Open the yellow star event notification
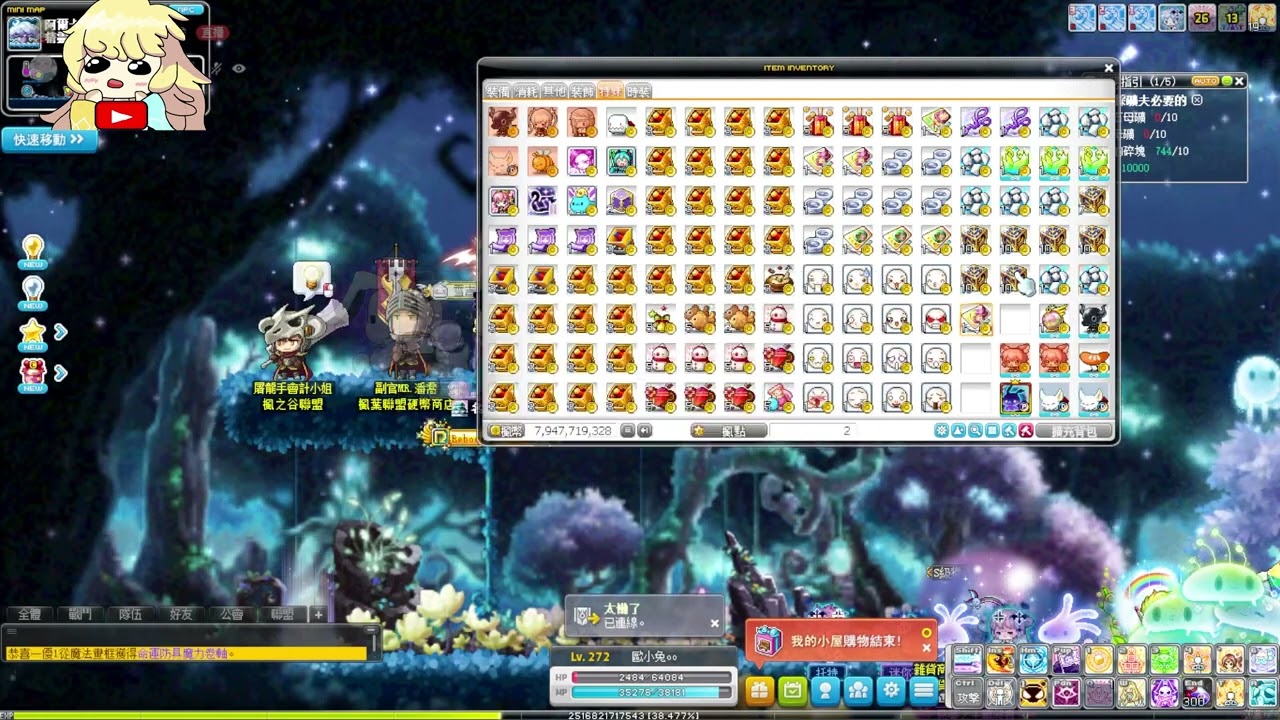This screenshot has height=720, width=1280. pyautogui.click(x=33, y=333)
